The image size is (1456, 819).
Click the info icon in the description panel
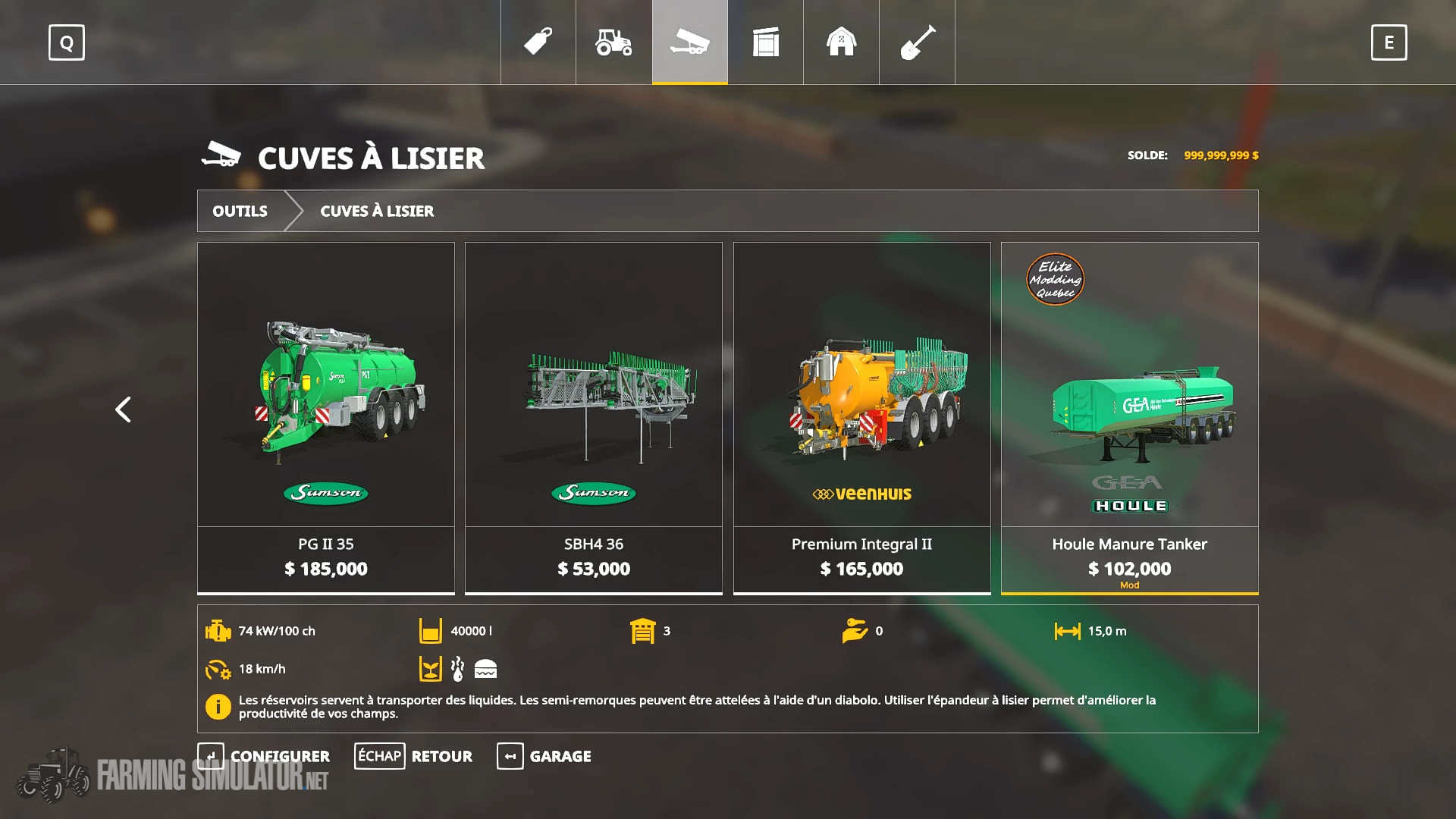click(x=218, y=708)
